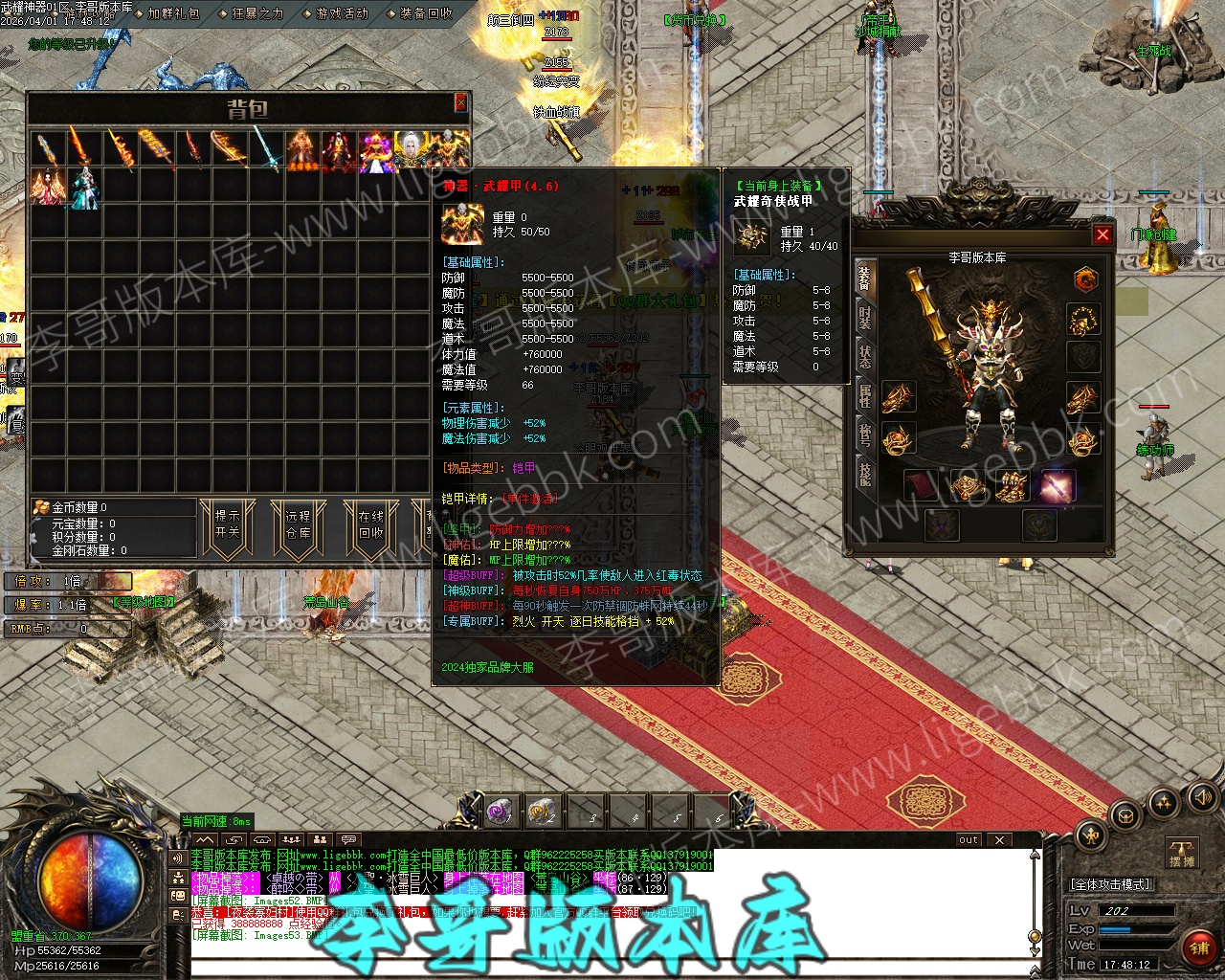Click the equipped golden necklace slot
Image resolution: width=1225 pixels, height=980 pixels.
1083,320
